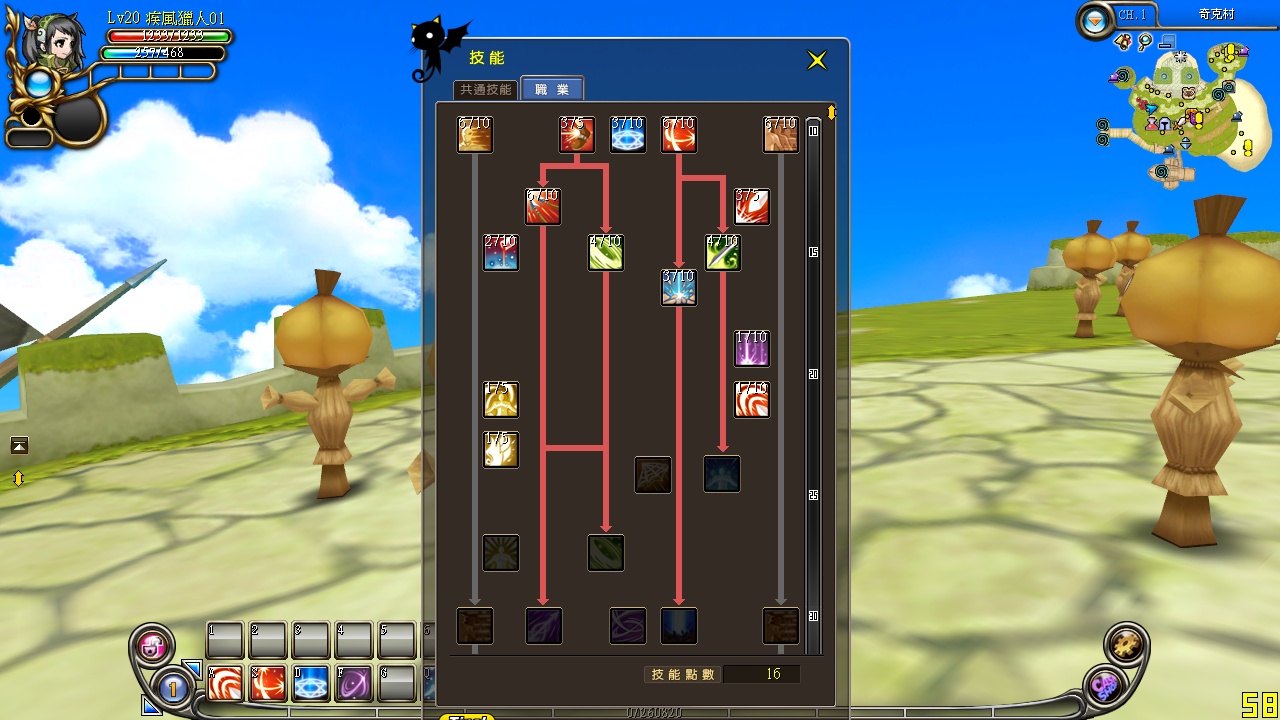Switch to the 共通技能 tab

pyautogui.click(x=487, y=89)
